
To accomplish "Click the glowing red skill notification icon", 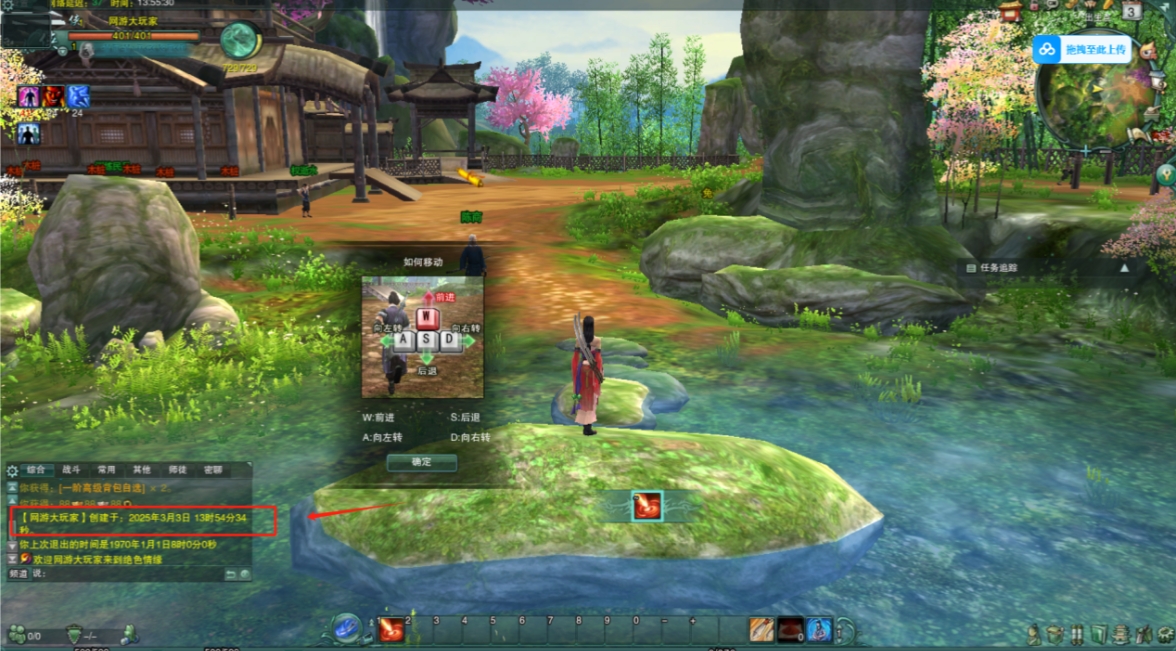I will [645, 506].
